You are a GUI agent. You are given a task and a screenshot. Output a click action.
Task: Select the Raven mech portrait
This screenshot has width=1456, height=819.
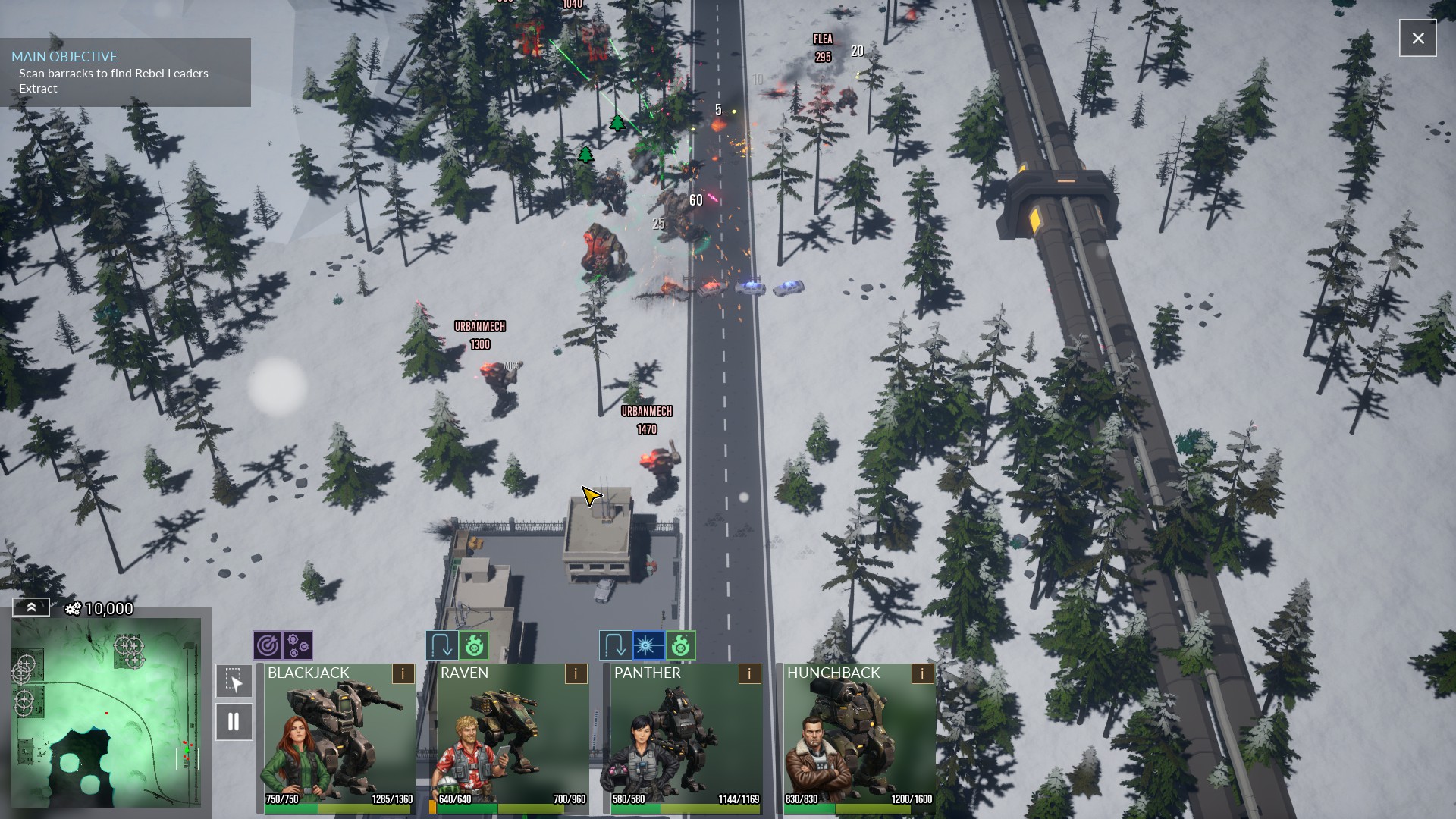click(x=512, y=736)
